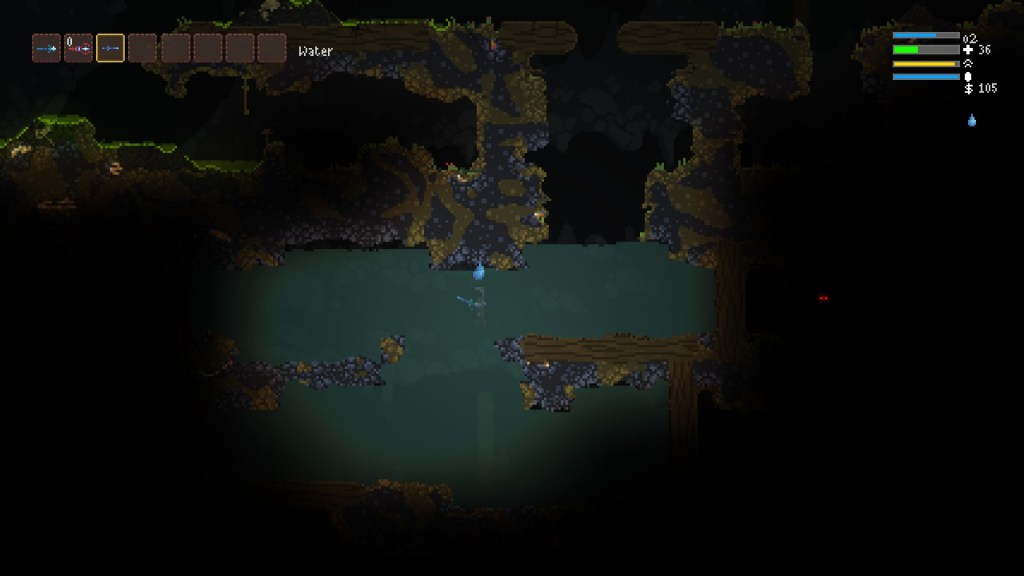
Task: Click the gold-bordered selected wand slot
Action: point(110,48)
